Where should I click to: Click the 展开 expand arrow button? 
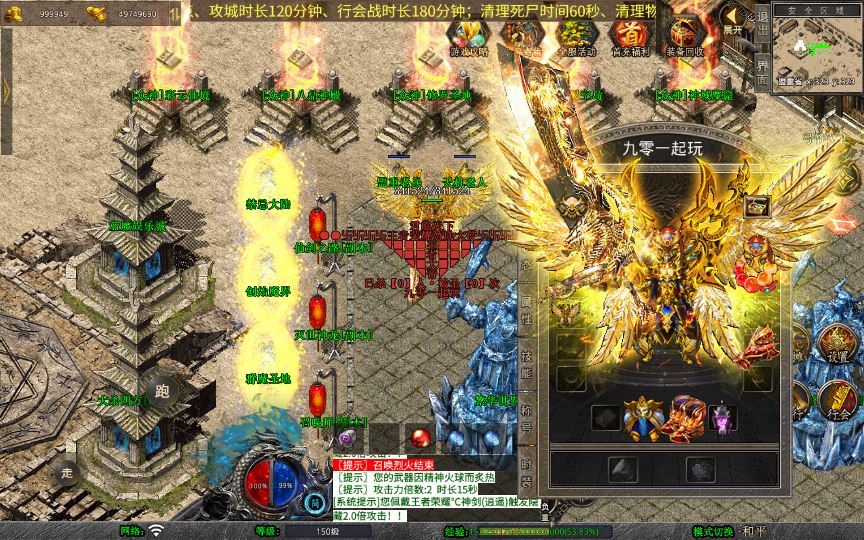click(x=733, y=20)
